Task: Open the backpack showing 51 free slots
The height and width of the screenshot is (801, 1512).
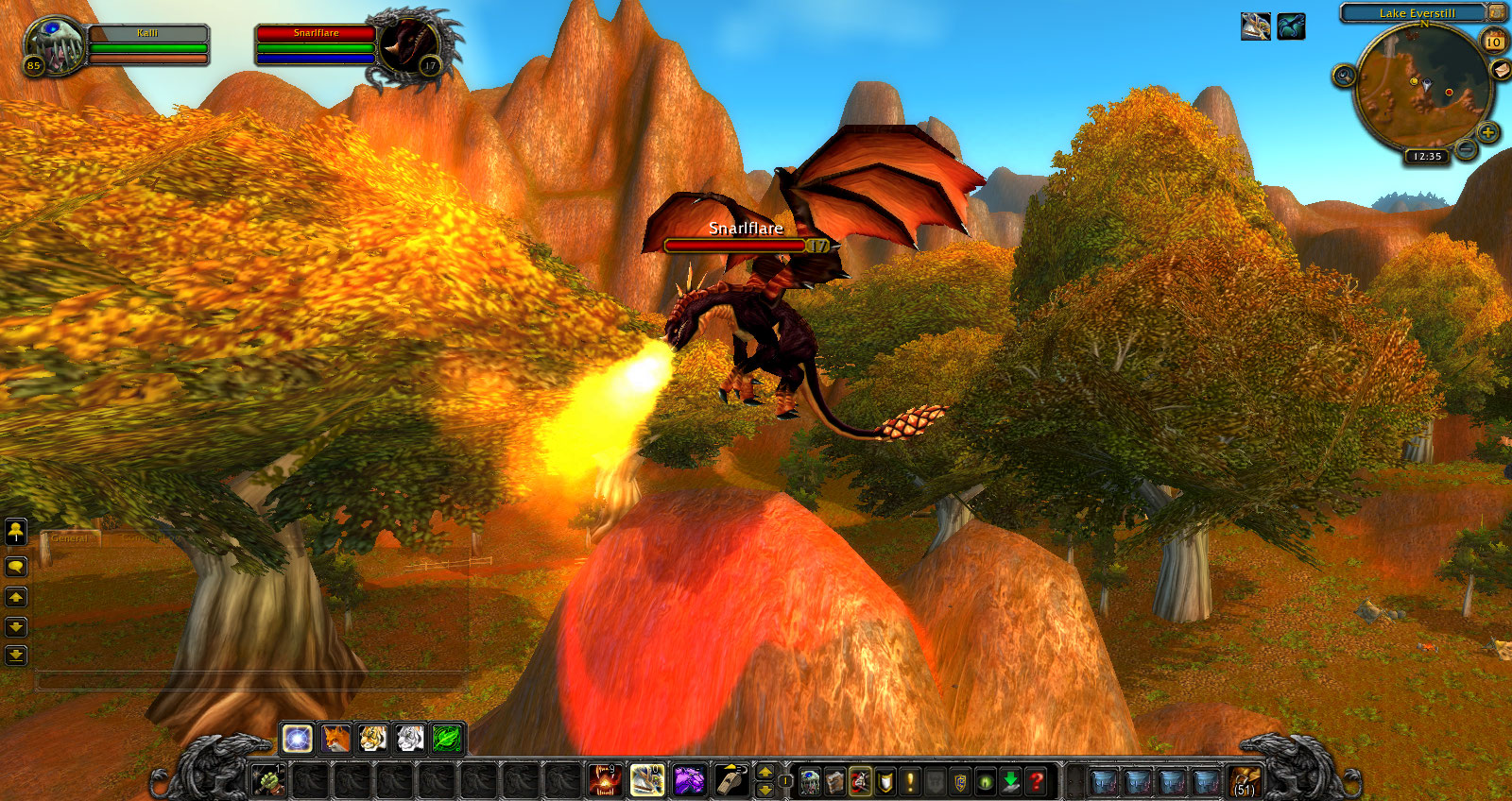Action: (x=1245, y=782)
